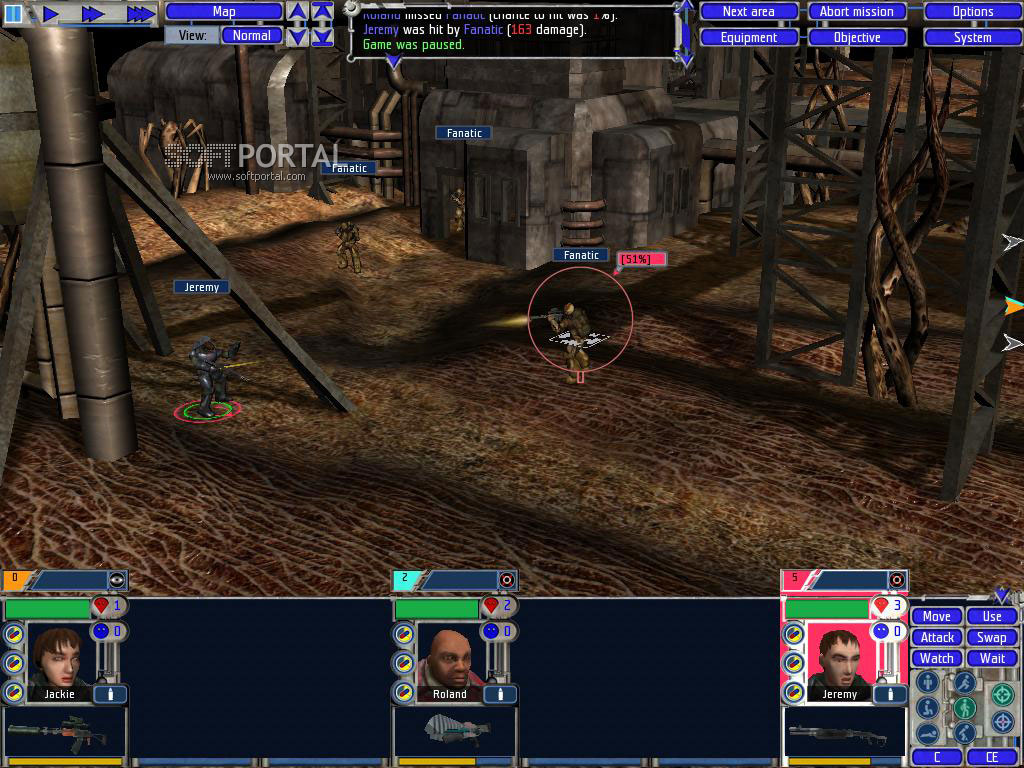Open the System menu
Image resolution: width=1024 pixels, height=768 pixels.
coord(972,37)
